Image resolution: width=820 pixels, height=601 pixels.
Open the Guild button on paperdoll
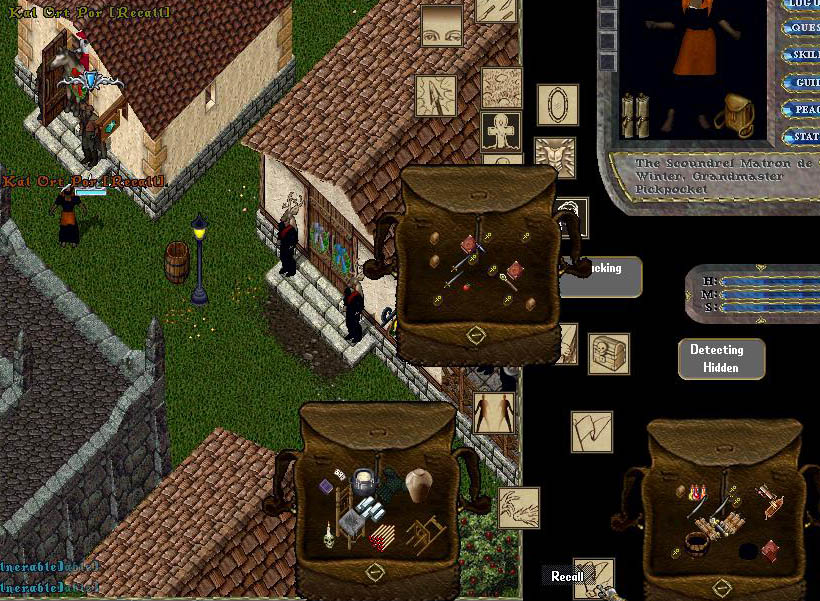(803, 82)
